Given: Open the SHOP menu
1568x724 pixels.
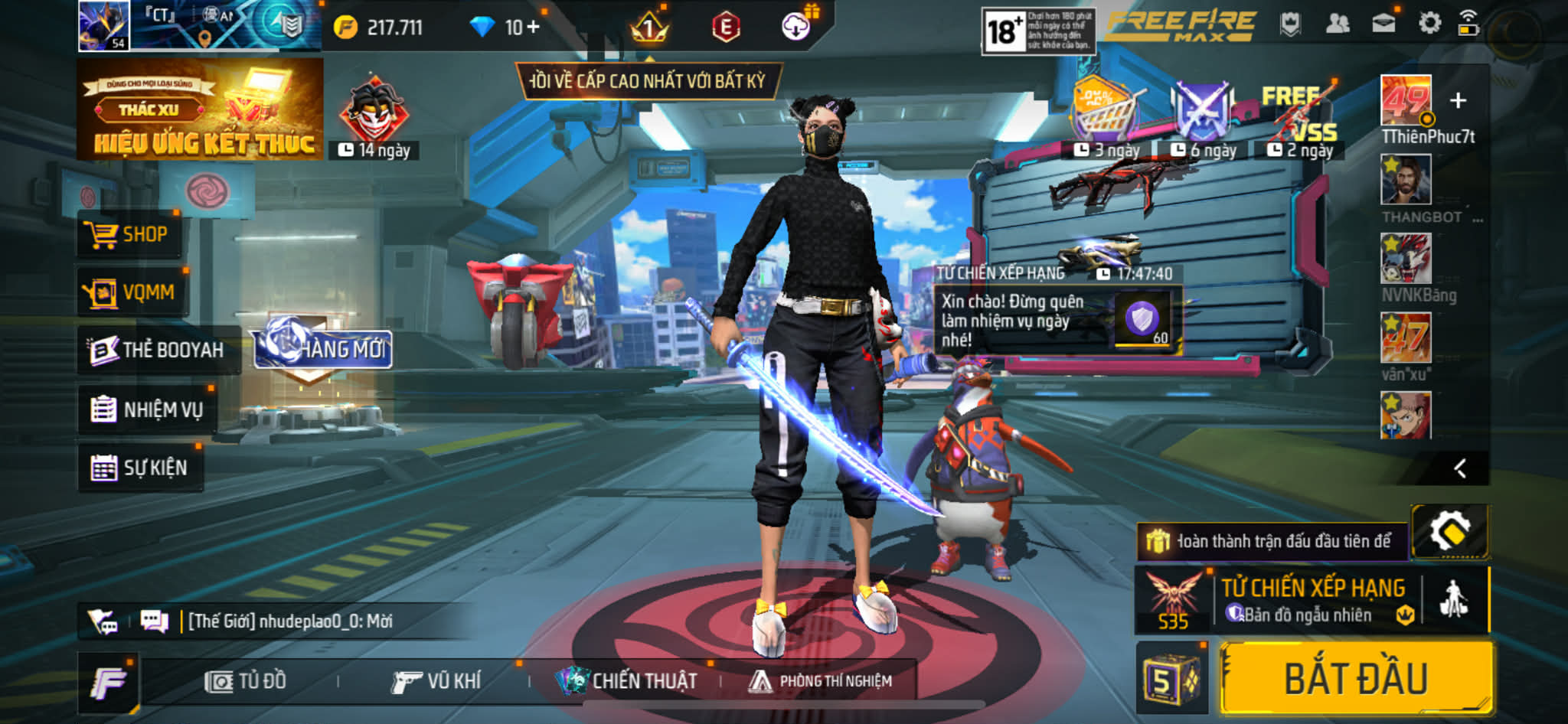Looking at the screenshot, I should (x=129, y=234).
